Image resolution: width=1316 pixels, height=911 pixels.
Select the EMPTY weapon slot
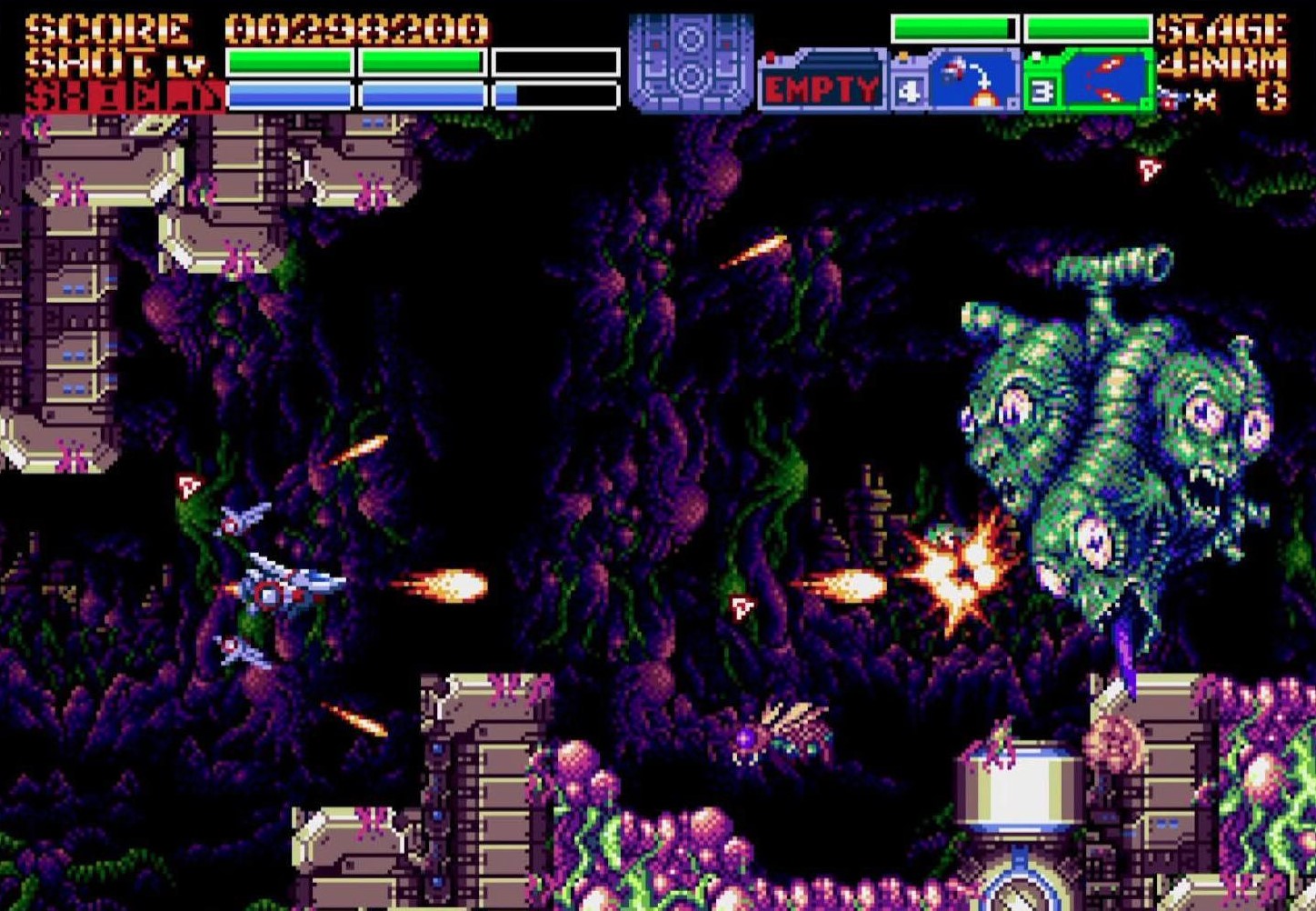(821, 84)
